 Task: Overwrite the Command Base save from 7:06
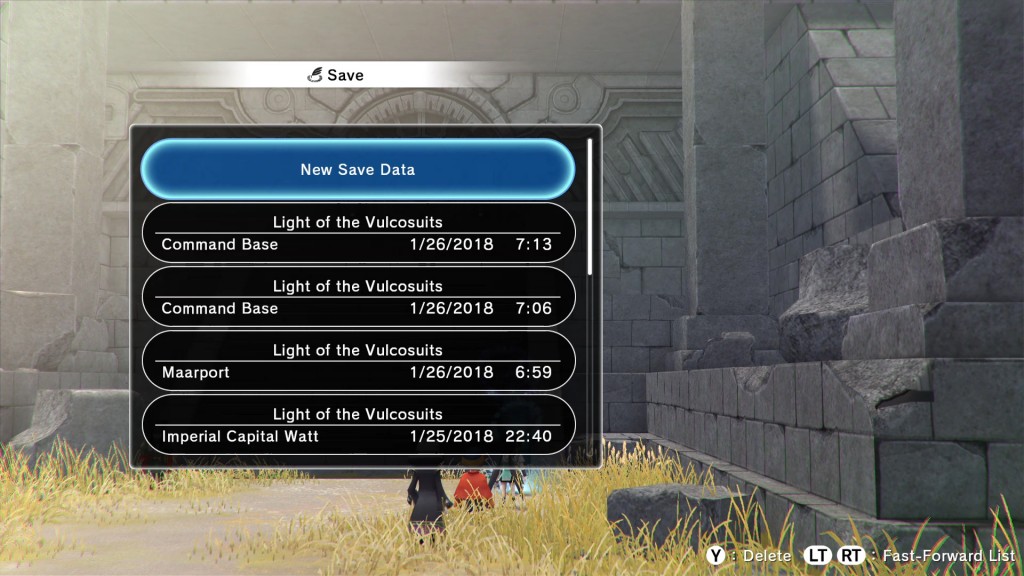pyautogui.click(x=358, y=297)
